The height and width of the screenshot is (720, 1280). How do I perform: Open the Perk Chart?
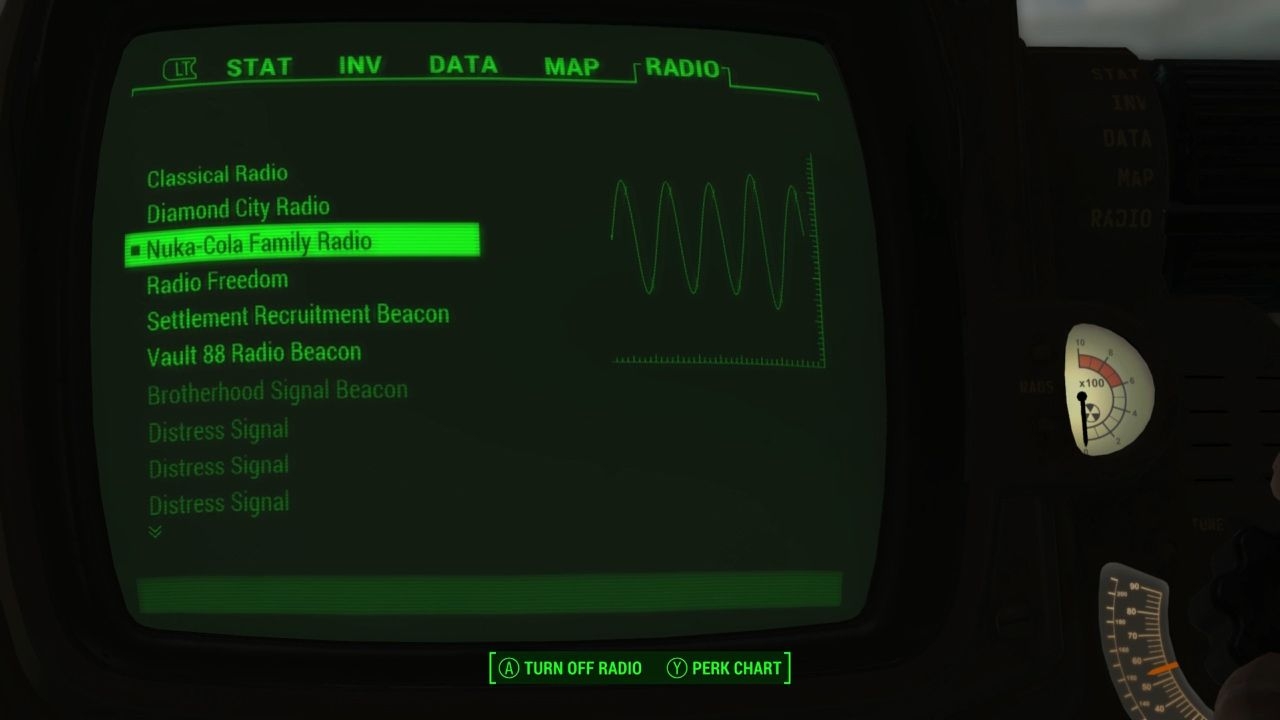click(x=725, y=669)
